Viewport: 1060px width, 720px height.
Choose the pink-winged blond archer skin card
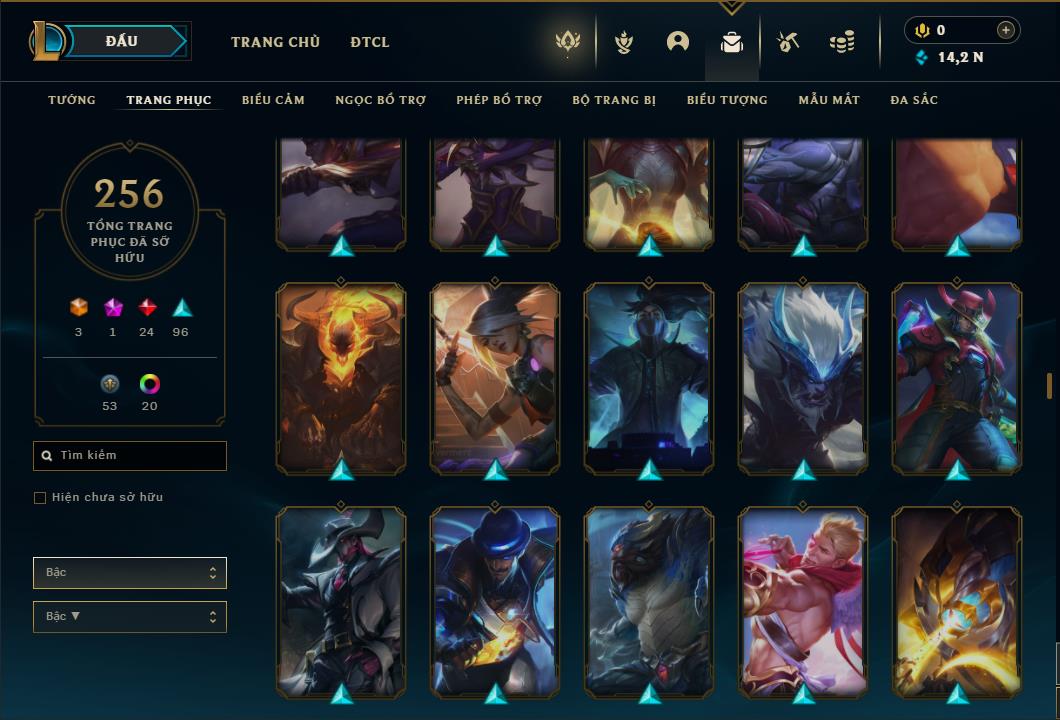(x=803, y=600)
